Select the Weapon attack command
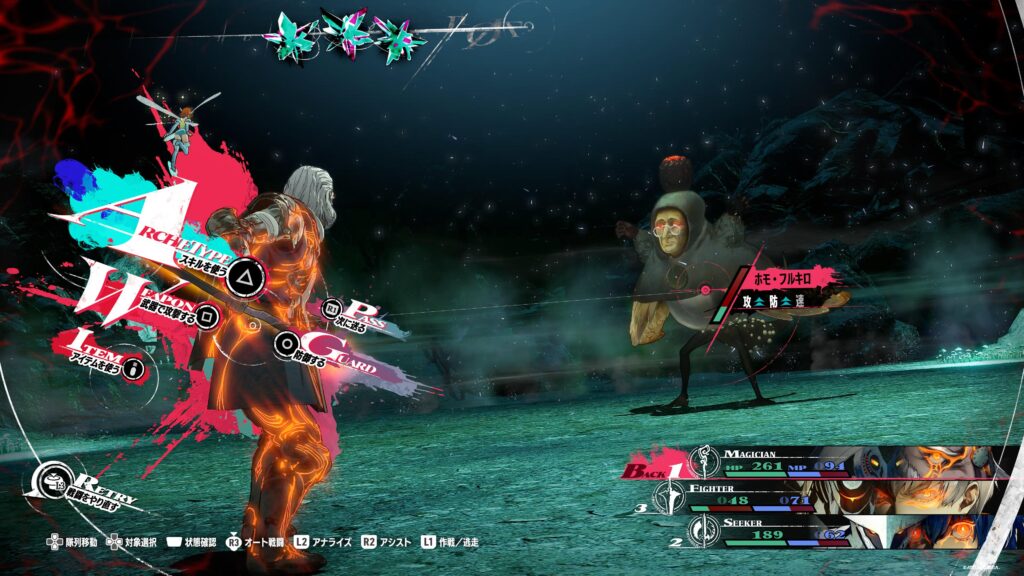The height and width of the screenshot is (576, 1024). coord(207,316)
